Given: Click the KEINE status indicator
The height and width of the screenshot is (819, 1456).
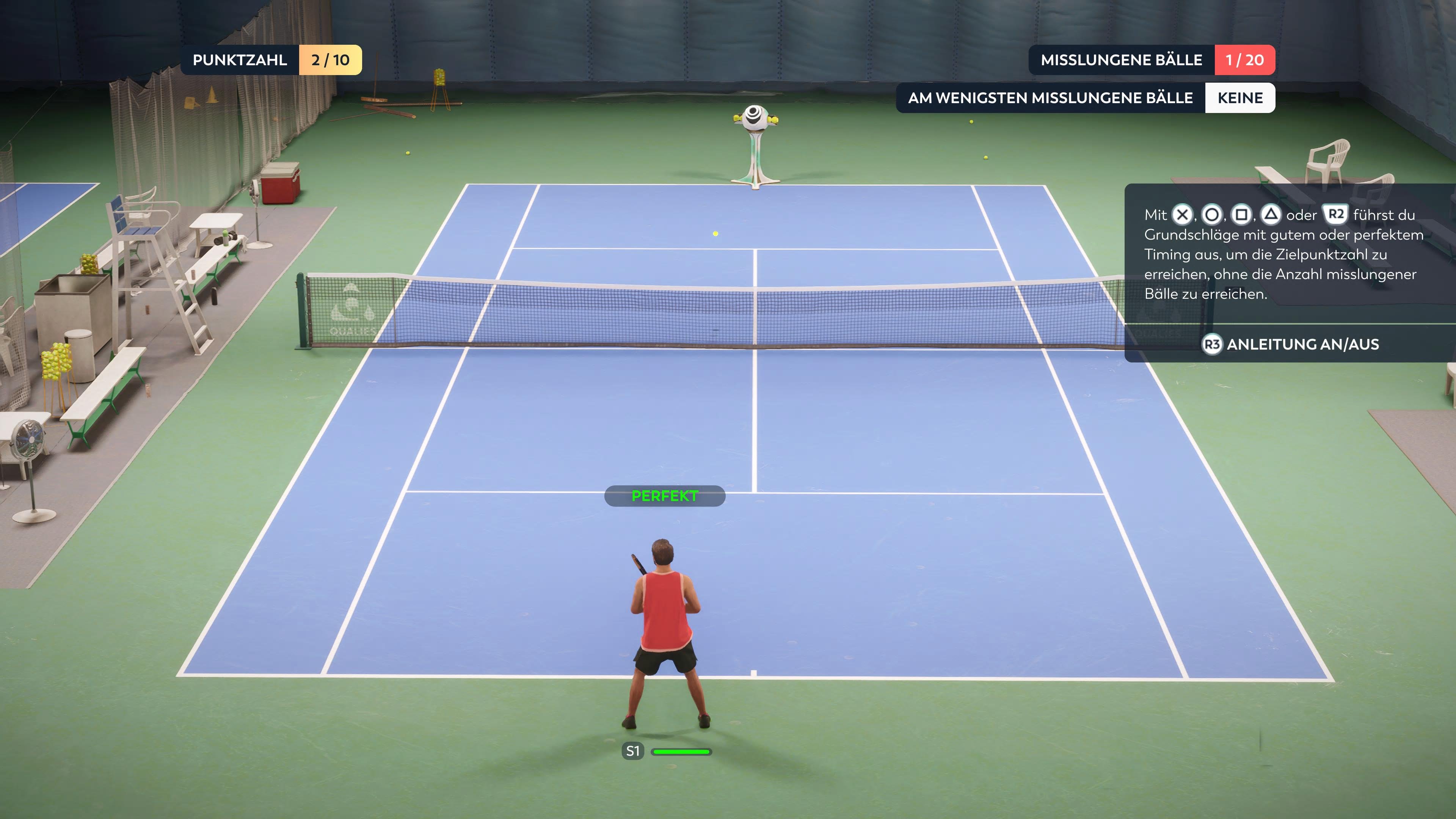Looking at the screenshot, I should click(x=1239, y=97).
